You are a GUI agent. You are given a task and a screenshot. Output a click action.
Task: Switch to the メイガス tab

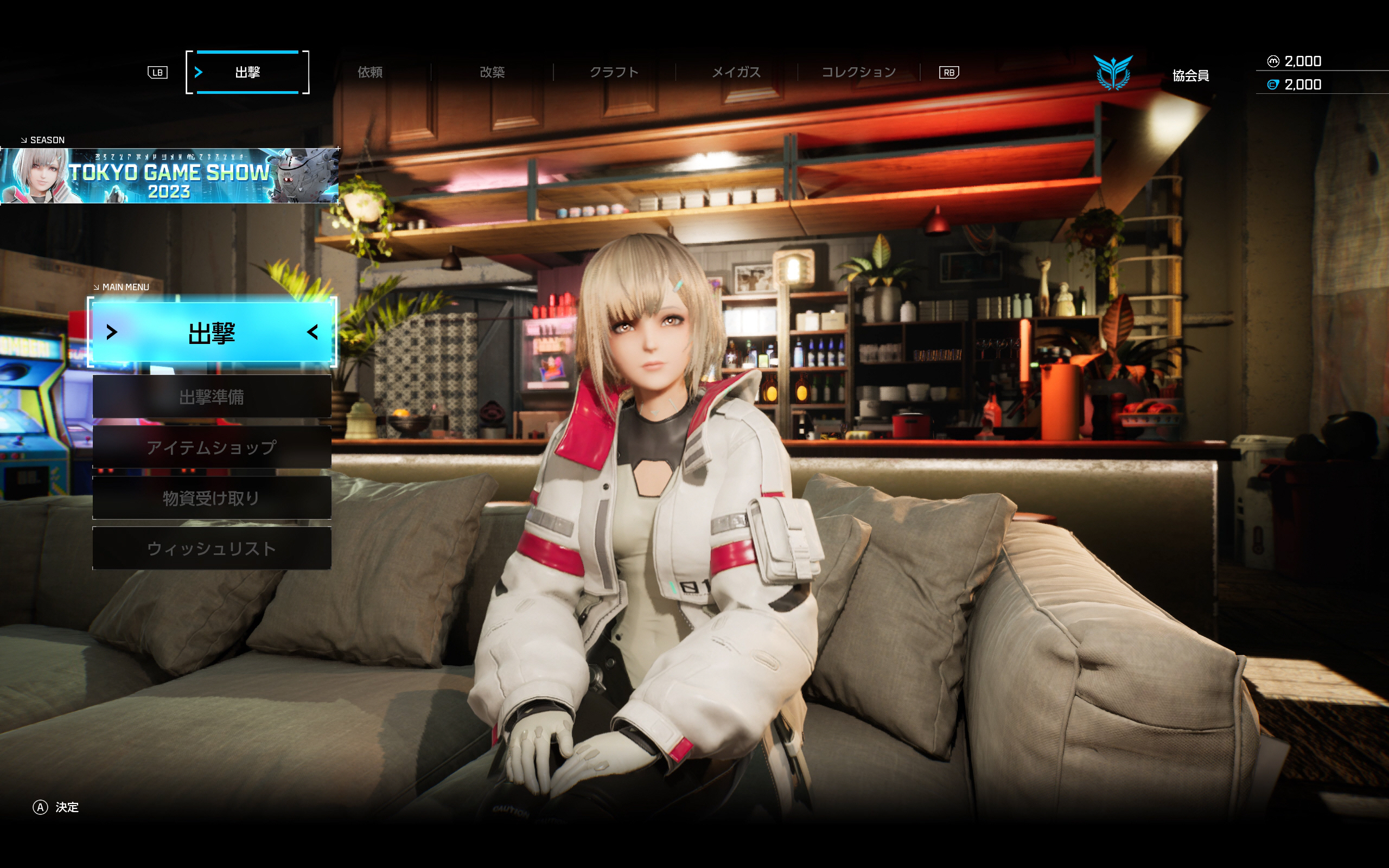736,72
